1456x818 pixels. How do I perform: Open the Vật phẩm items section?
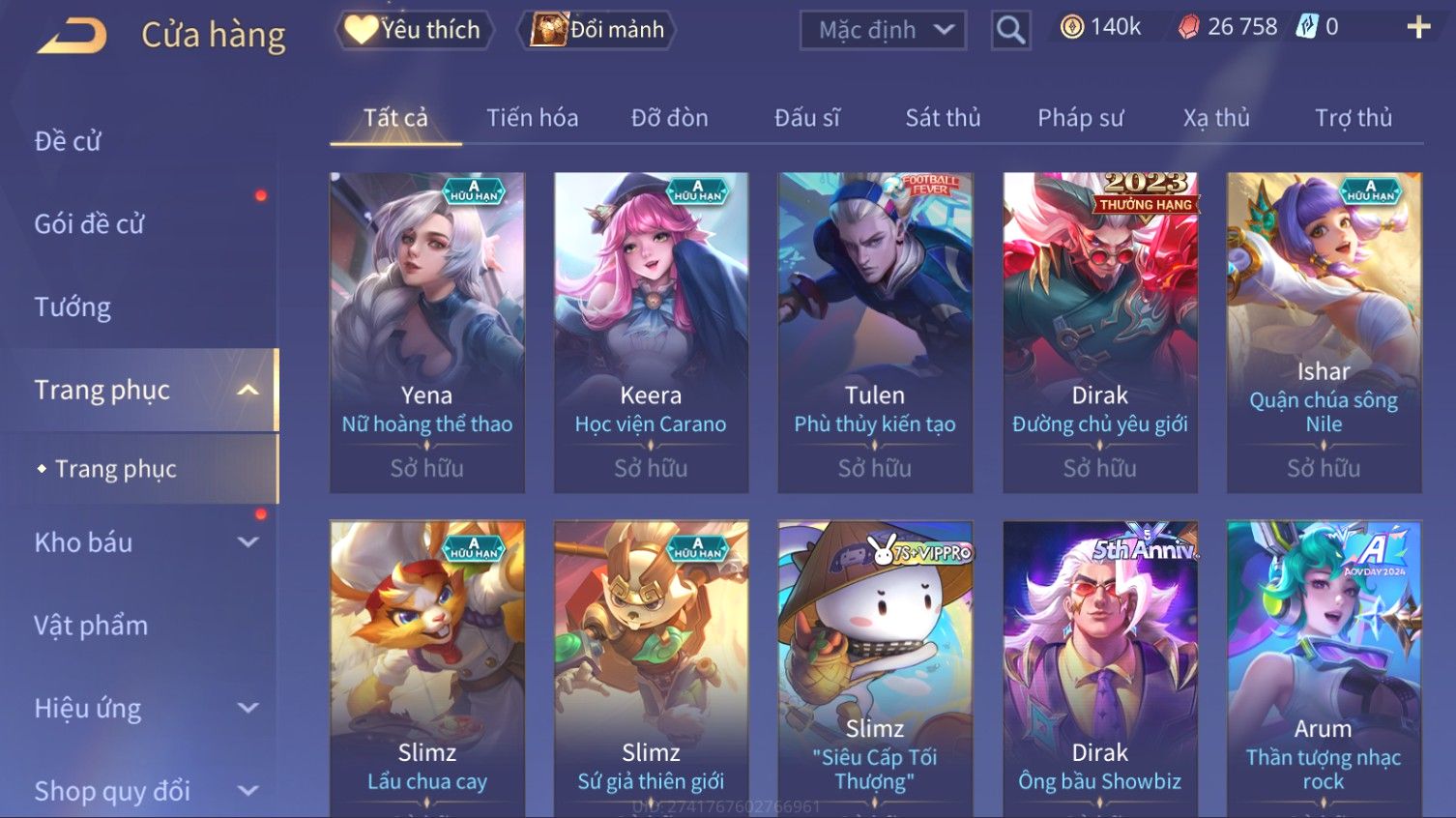click(91, 626)
